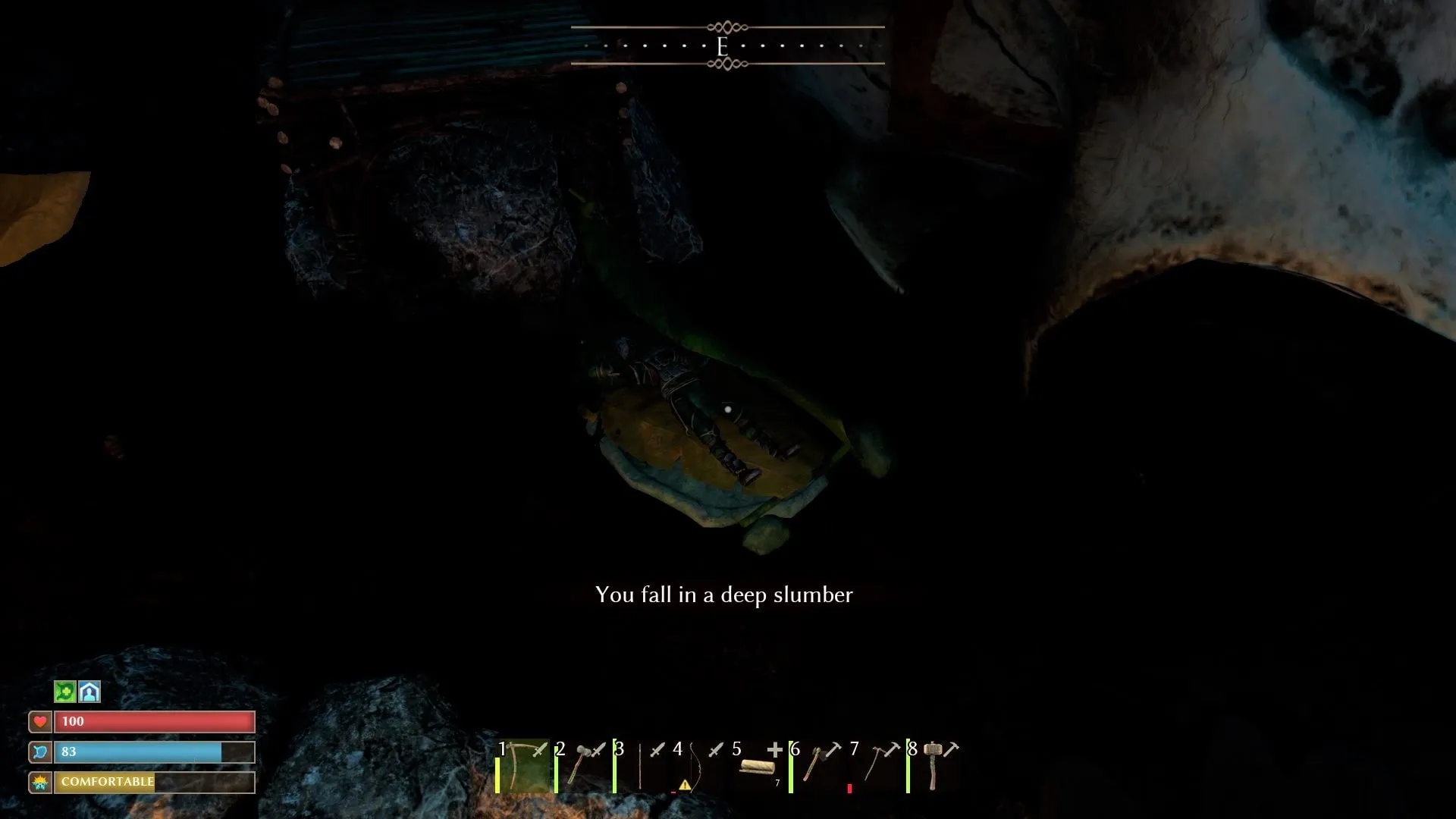Select the pickaxe in hotbar slot 7
Screen dimensions: 1456x819
coord(875,766)
